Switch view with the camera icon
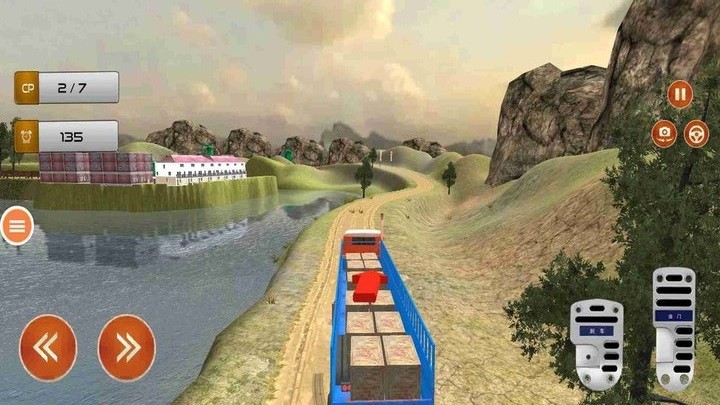Image resolution: width=720 pixels, height=405 pixels. pyautogui.click(x=664, y=133)
